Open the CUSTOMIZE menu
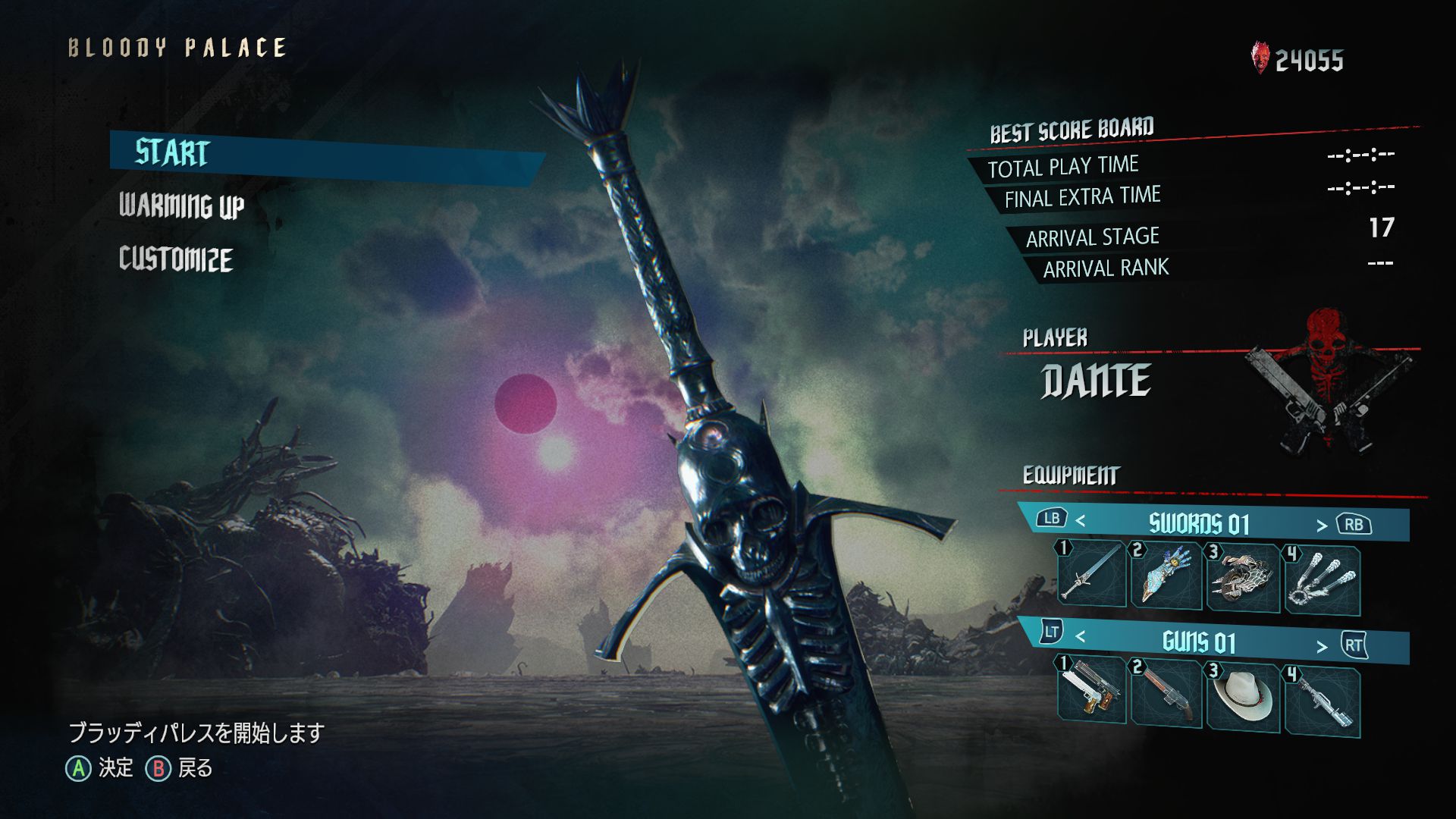 (x=175, y=259)
